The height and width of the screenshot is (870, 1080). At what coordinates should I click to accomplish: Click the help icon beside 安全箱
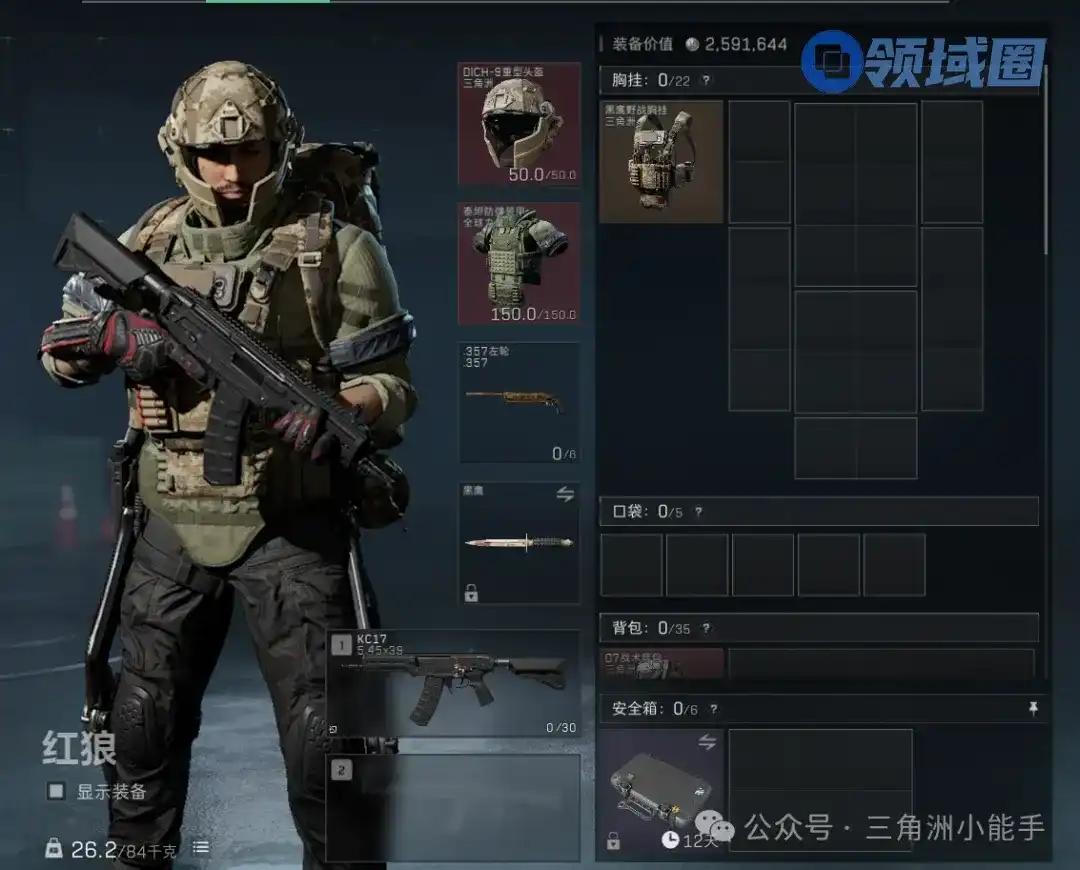[713, 709]
